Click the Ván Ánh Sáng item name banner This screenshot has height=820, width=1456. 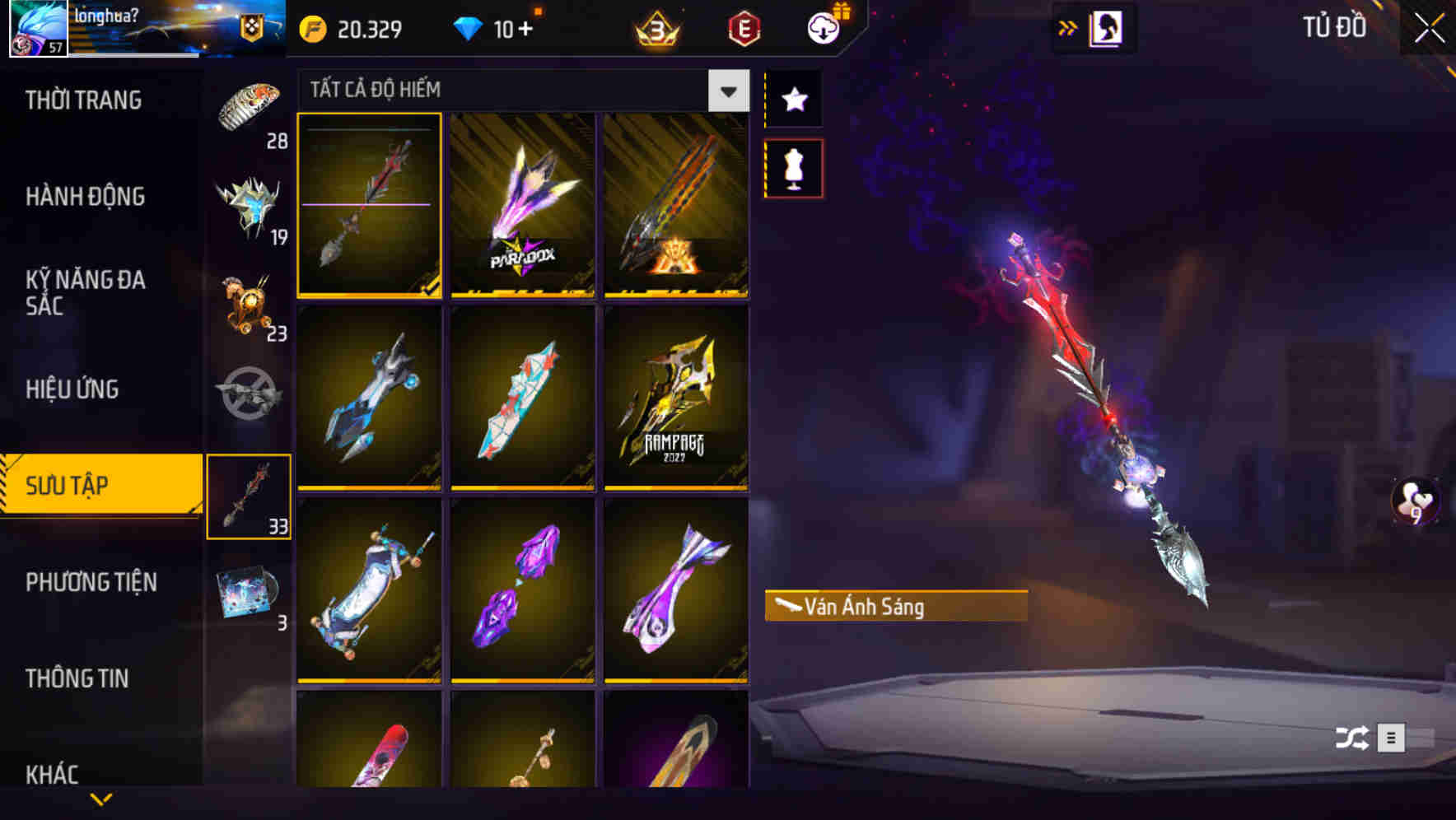click(895, 607)
